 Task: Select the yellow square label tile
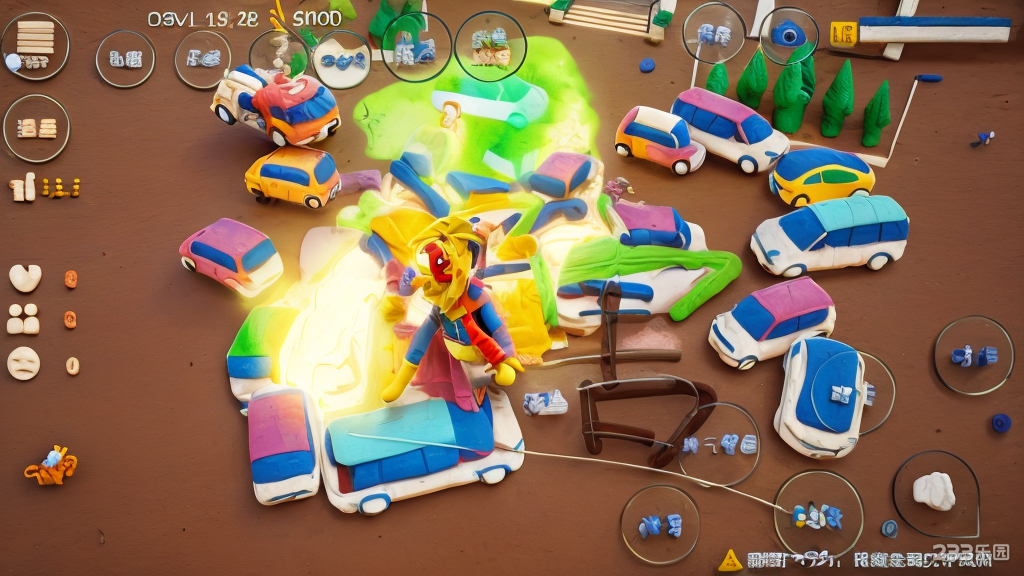[843, 34]
